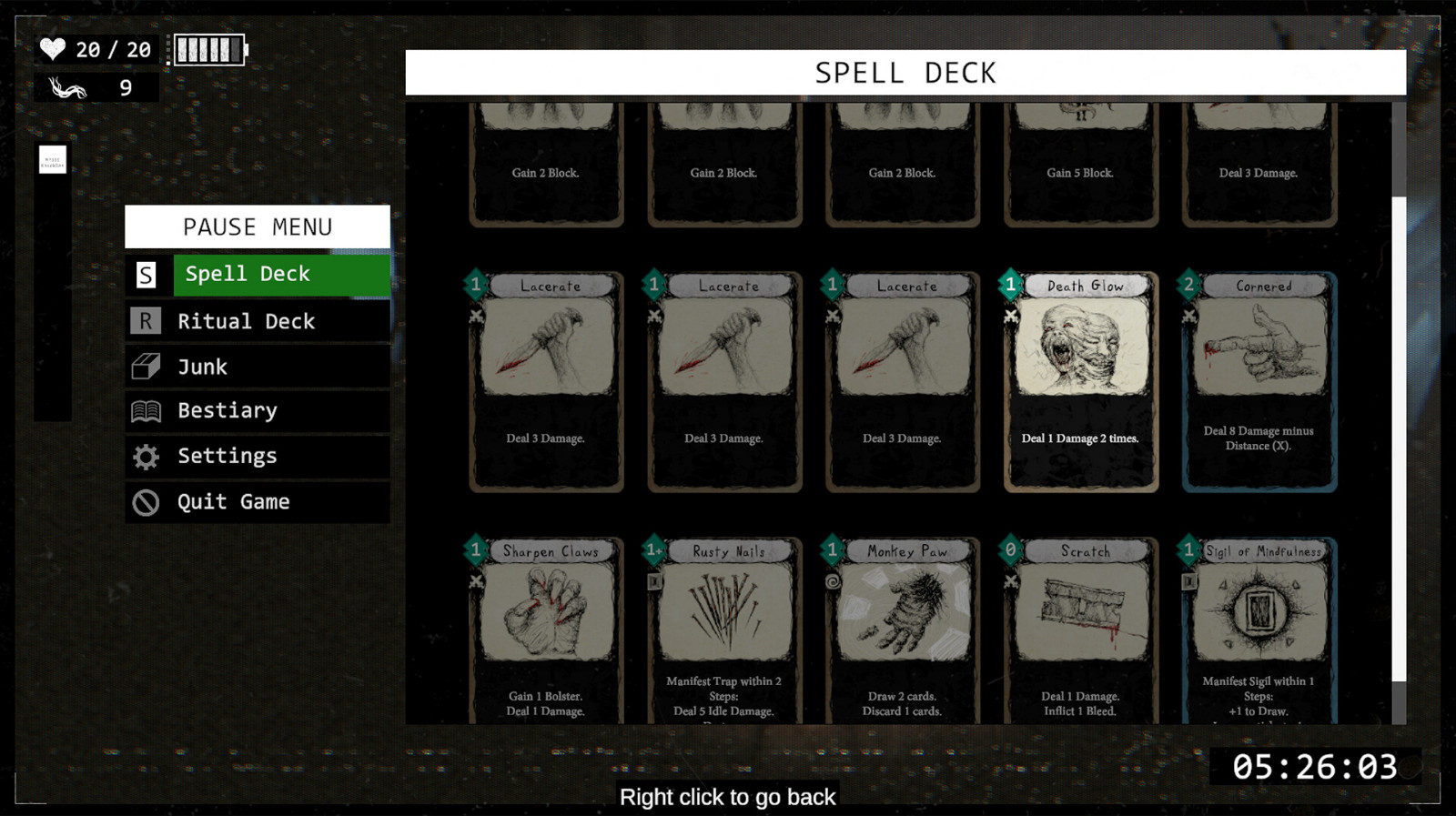
Task: Open the Settings menu
Action: click(x=258, y=457)
